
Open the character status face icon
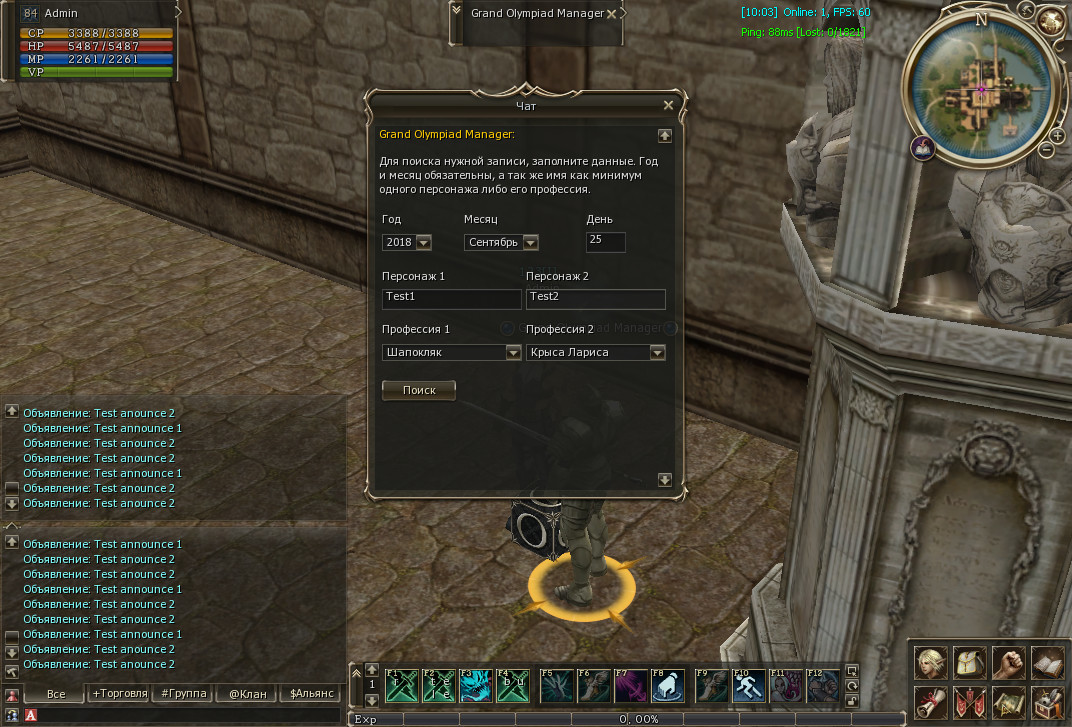tap(932, 663)
